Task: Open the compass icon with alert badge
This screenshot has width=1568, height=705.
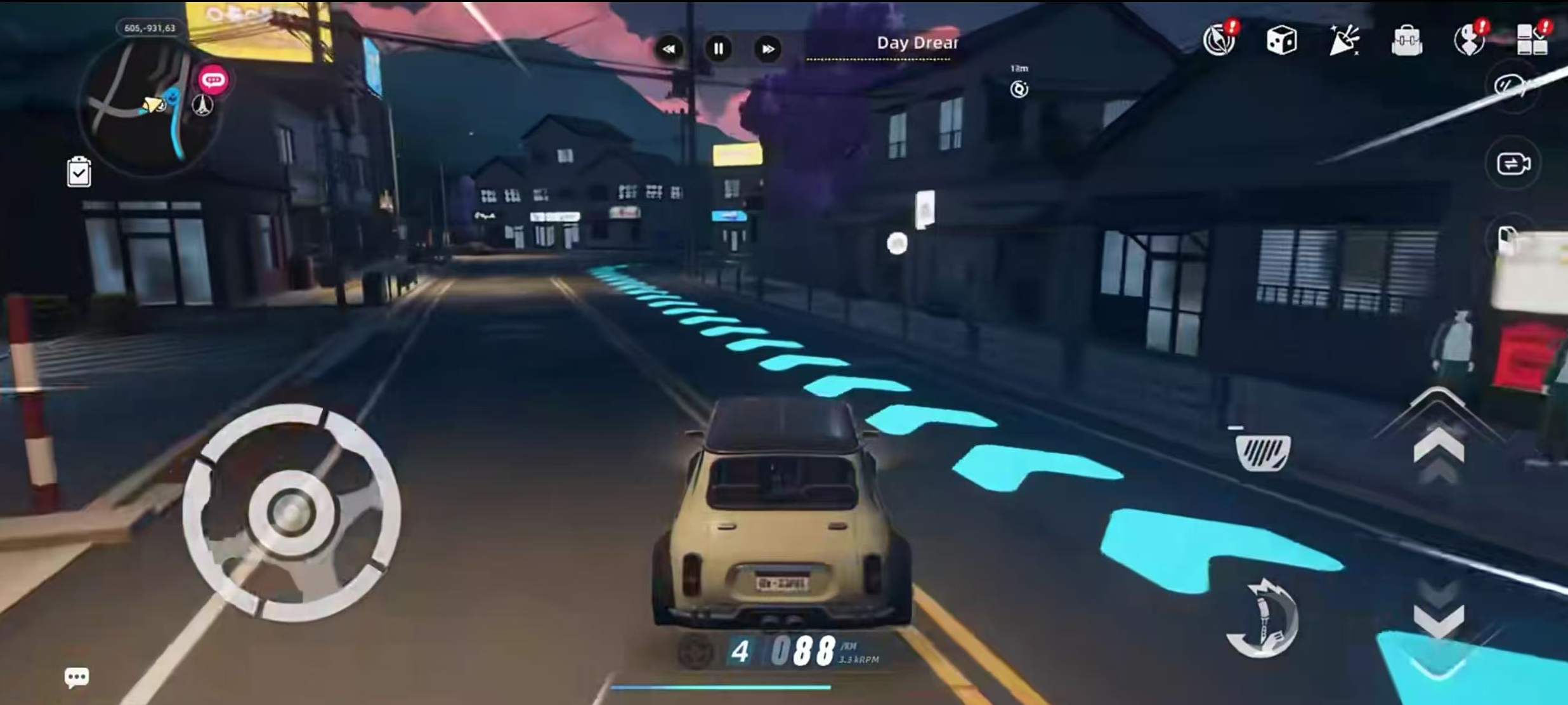Action: (x=1219, y=41)
